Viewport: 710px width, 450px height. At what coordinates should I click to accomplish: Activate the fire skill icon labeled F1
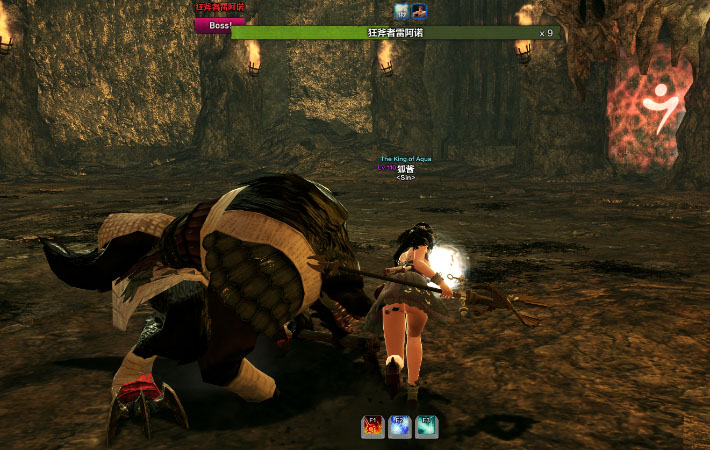(373, 427)
